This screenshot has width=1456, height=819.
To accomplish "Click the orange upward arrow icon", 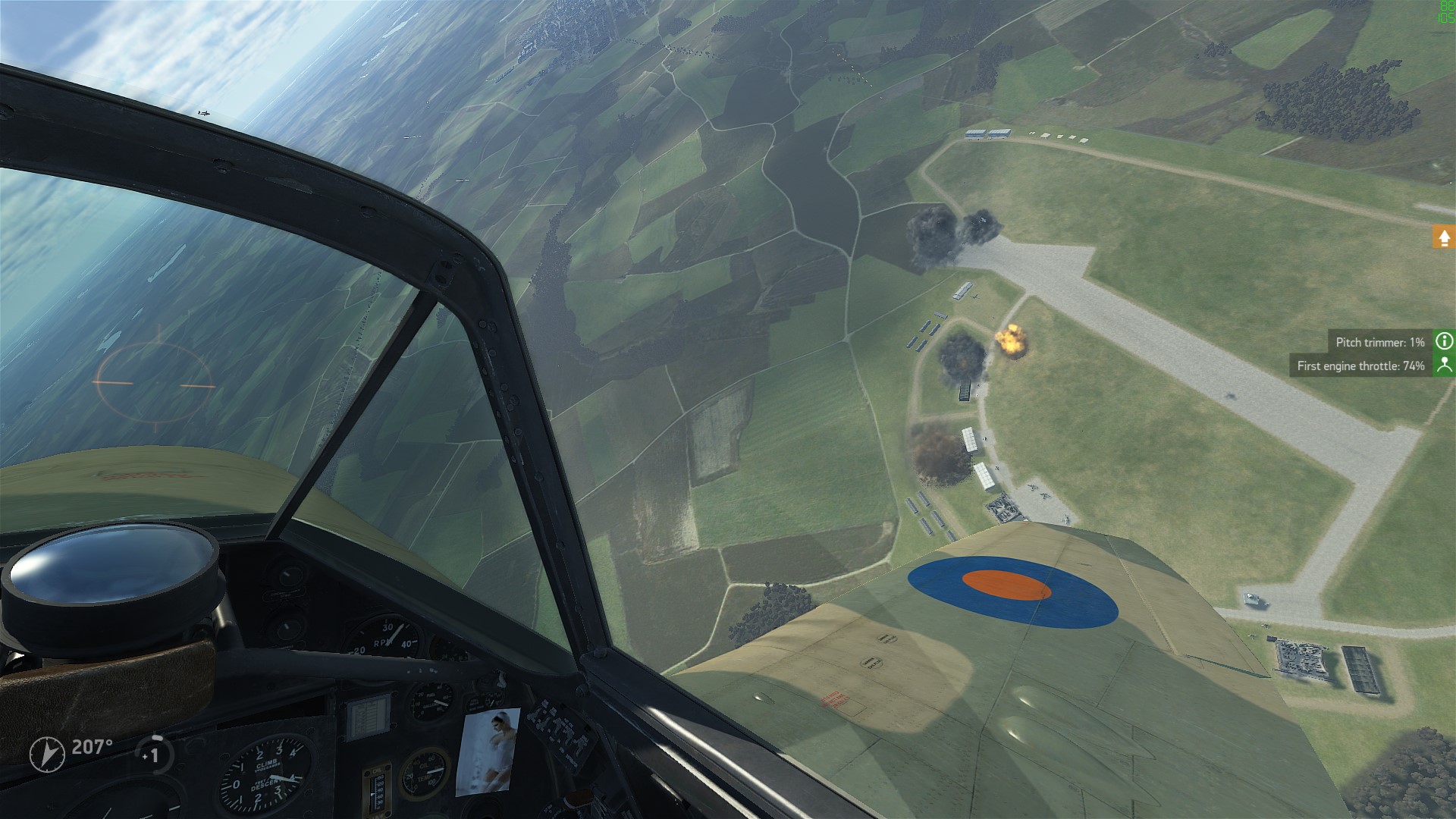I will [1444, 237].
